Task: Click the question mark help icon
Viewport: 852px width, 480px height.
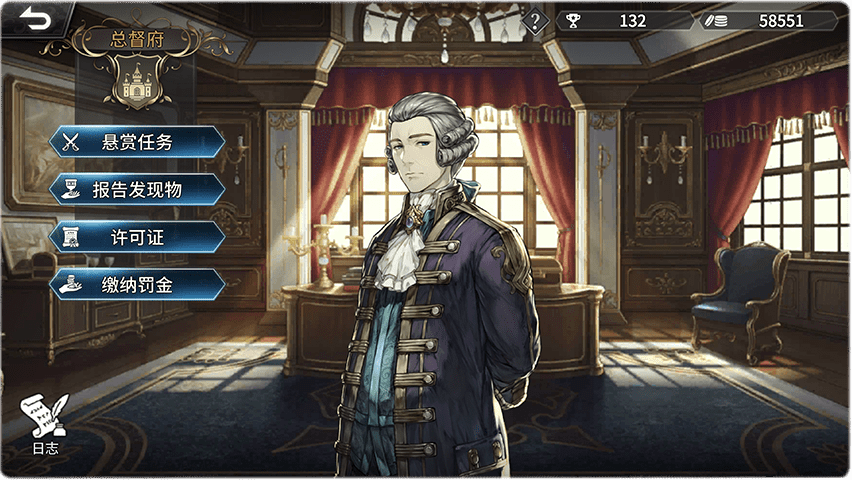Action: pos(536,20)
